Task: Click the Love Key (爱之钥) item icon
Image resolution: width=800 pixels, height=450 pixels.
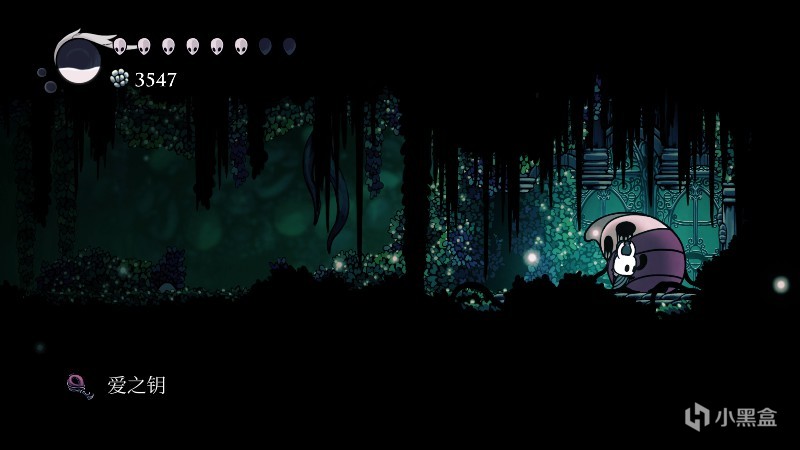Action: (80, 386)
